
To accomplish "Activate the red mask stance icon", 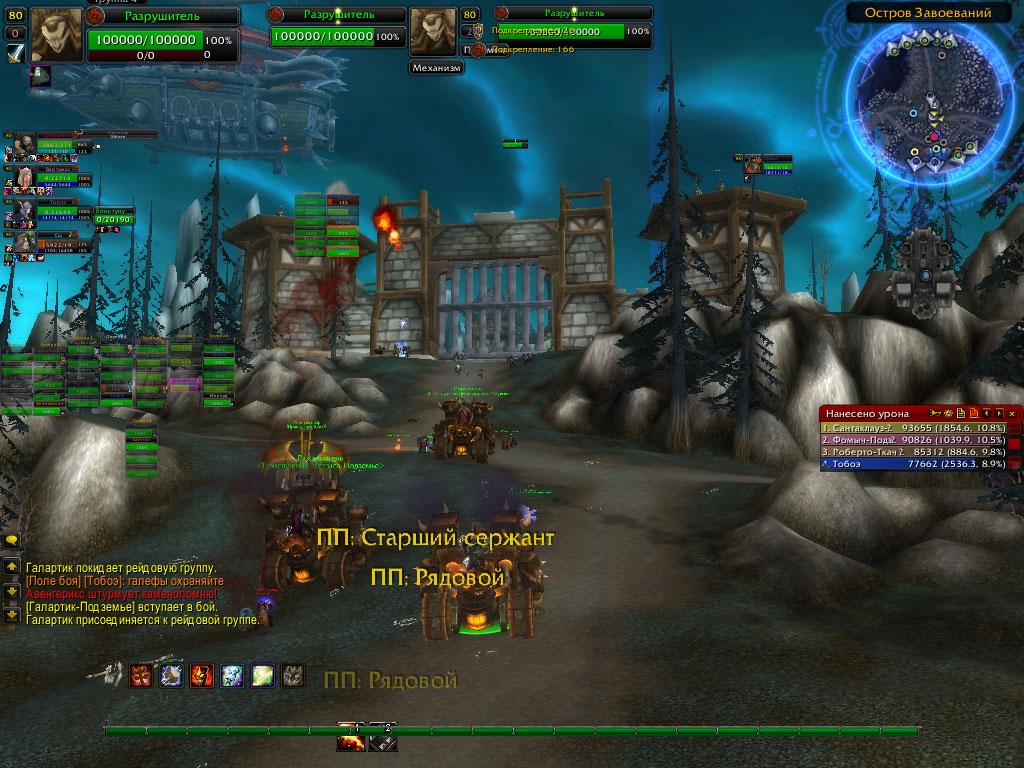I will 141,676.
